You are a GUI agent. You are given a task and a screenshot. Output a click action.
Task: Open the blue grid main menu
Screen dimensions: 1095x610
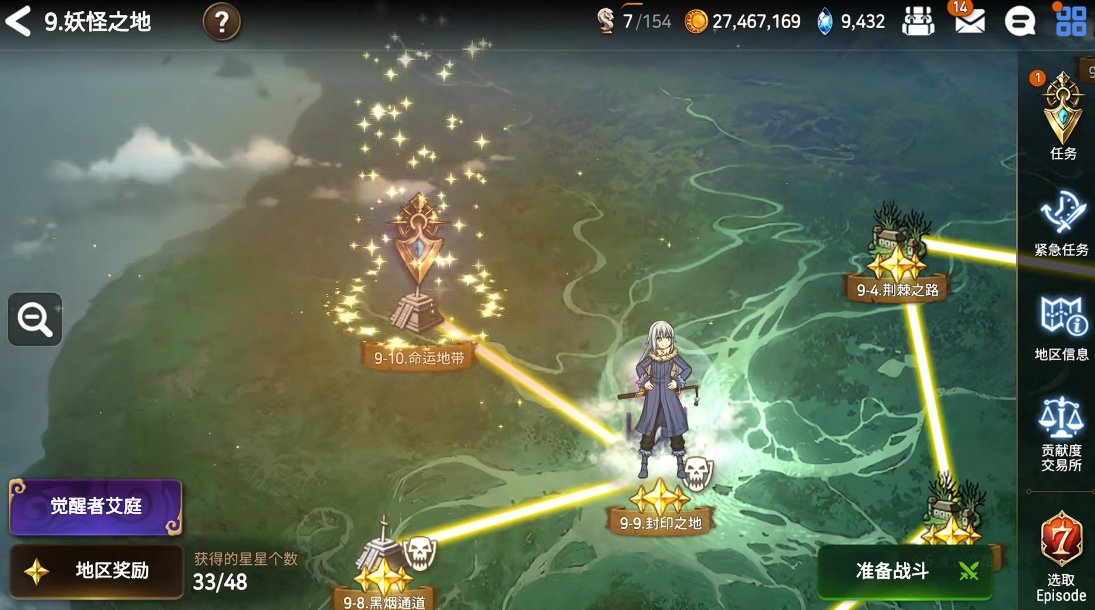[1071, 21]
